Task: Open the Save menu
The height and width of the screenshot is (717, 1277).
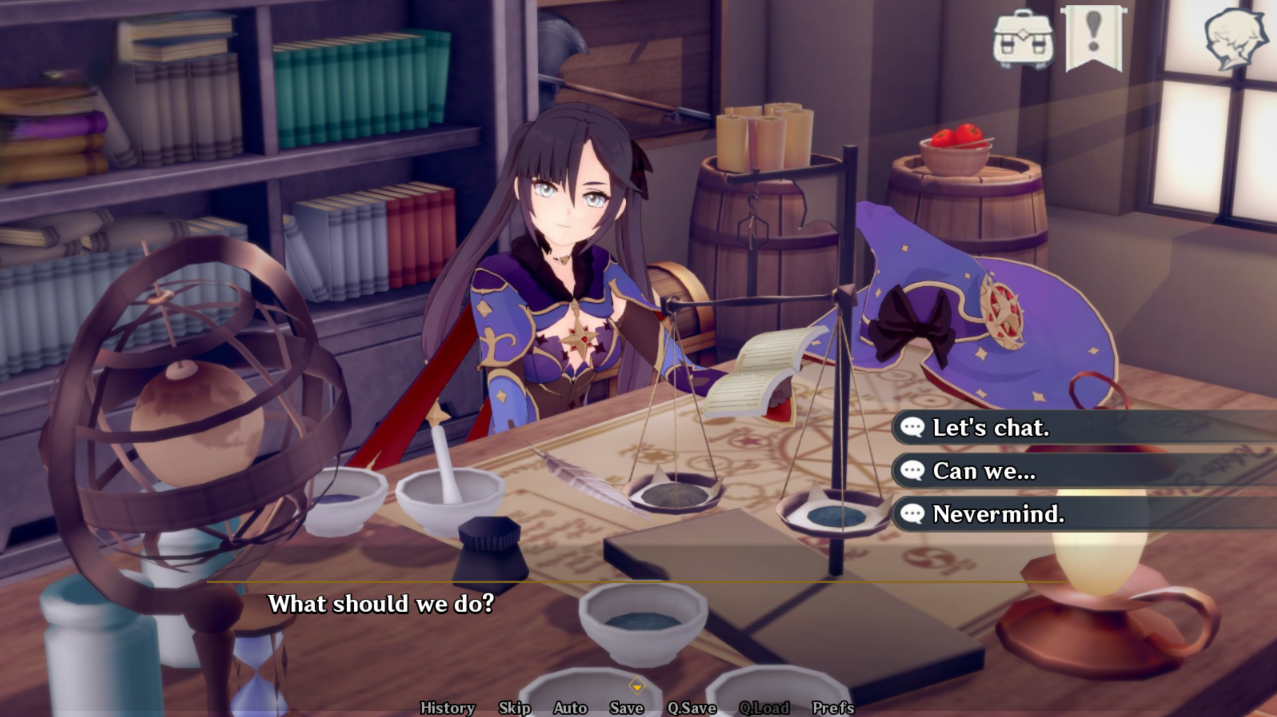Action: (x=626, y=708)
